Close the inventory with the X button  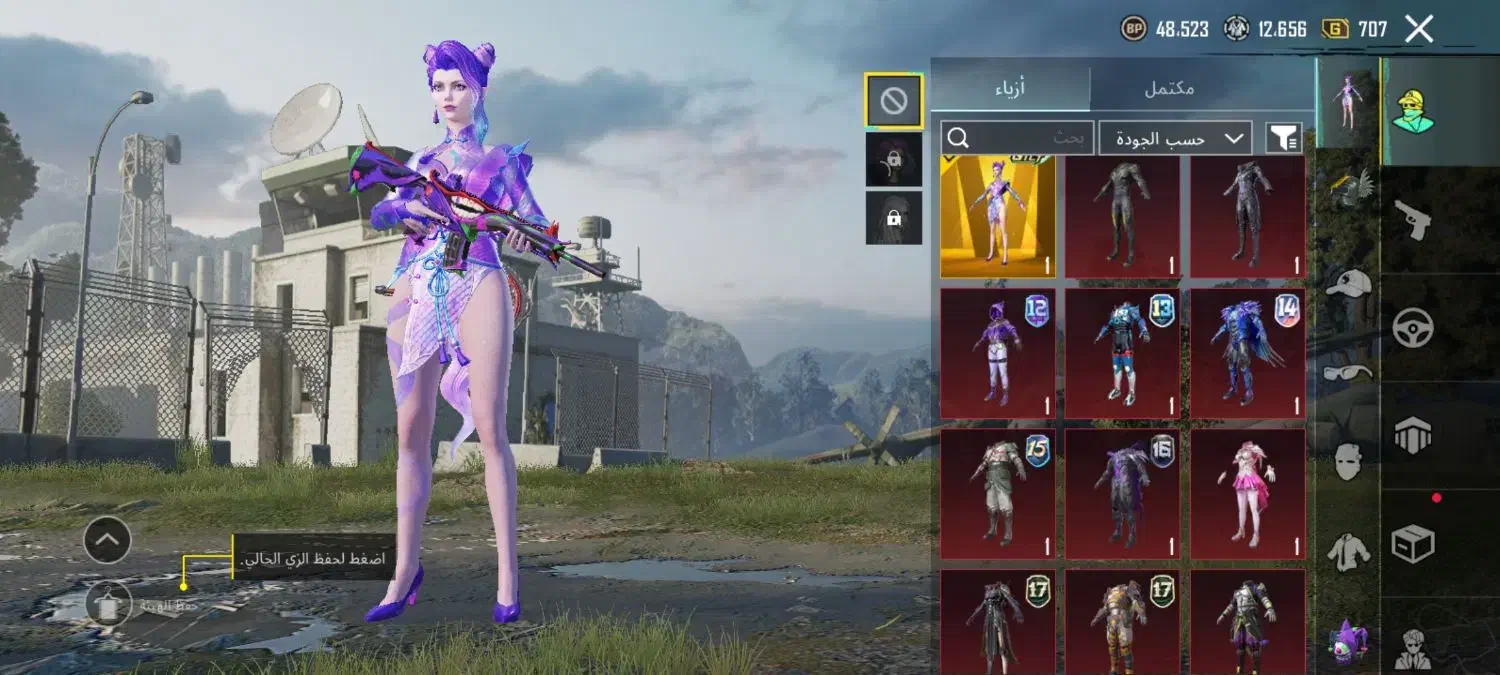click(x=1419, y=29)
